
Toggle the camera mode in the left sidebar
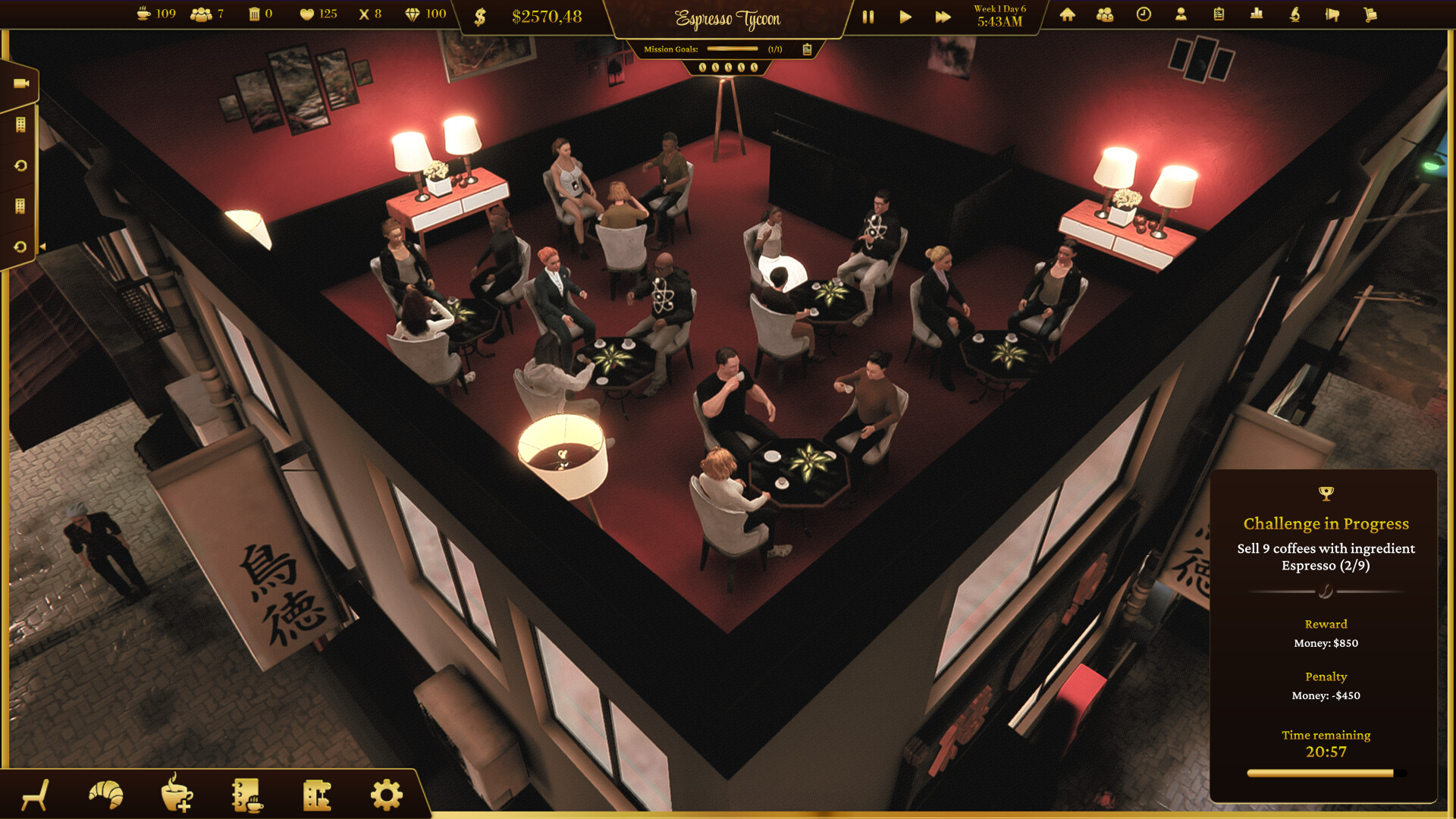coord(20,85)
